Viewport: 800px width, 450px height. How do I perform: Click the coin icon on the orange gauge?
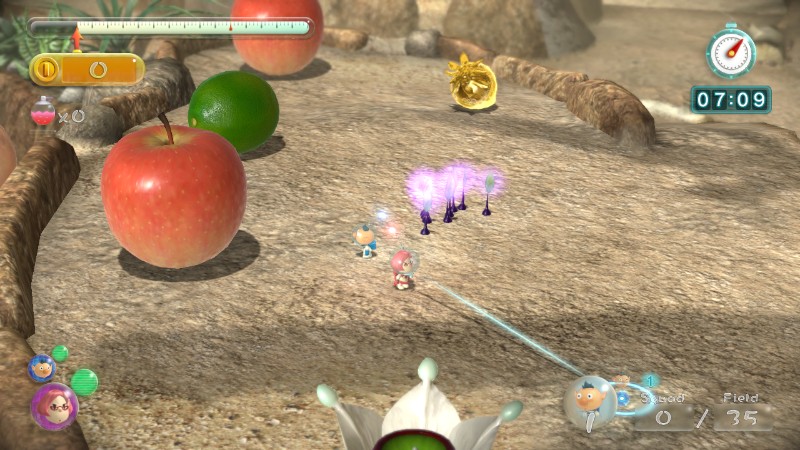[48, 70]
